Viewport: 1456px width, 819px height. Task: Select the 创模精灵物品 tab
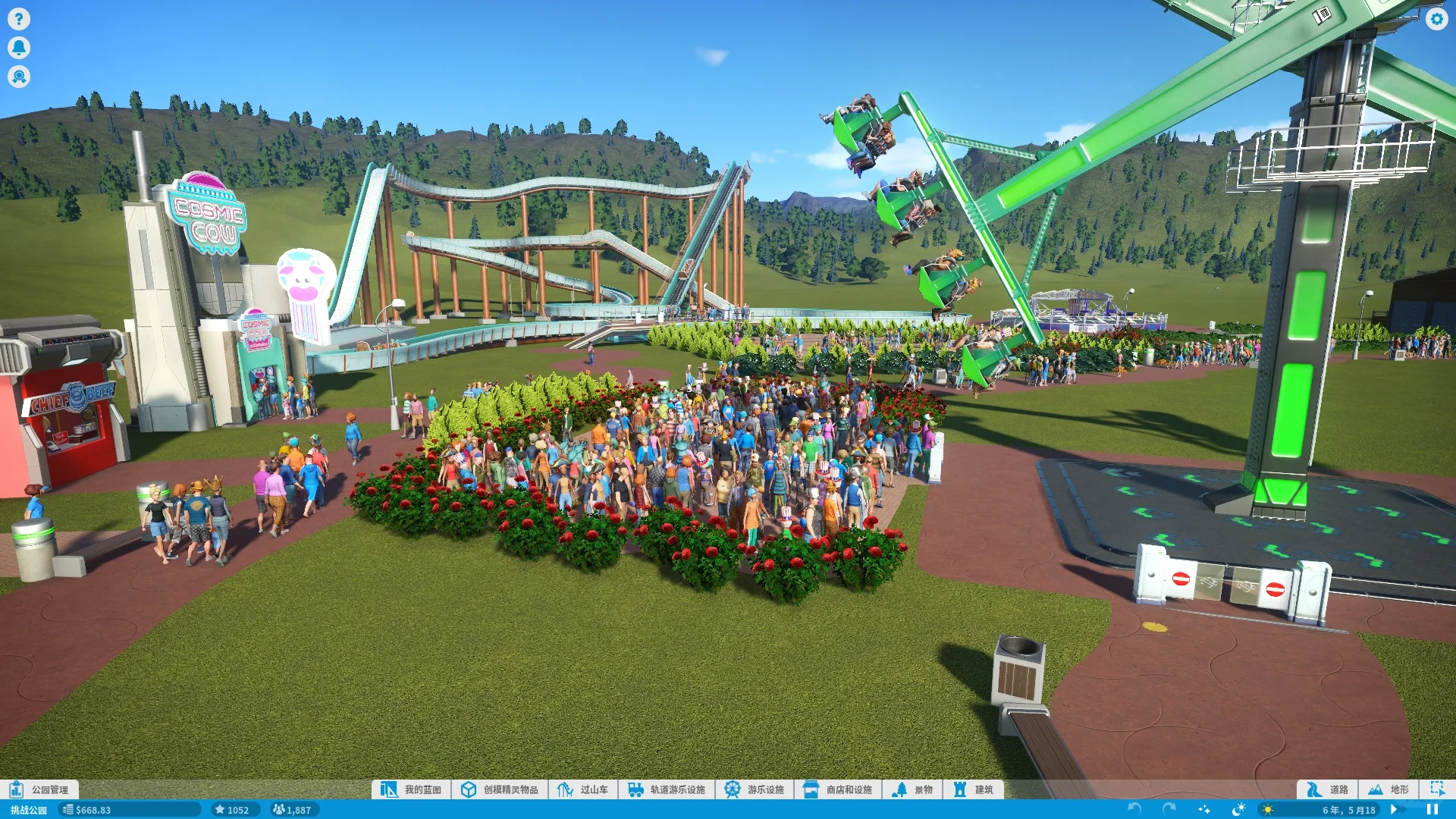[x=500, y=789]
